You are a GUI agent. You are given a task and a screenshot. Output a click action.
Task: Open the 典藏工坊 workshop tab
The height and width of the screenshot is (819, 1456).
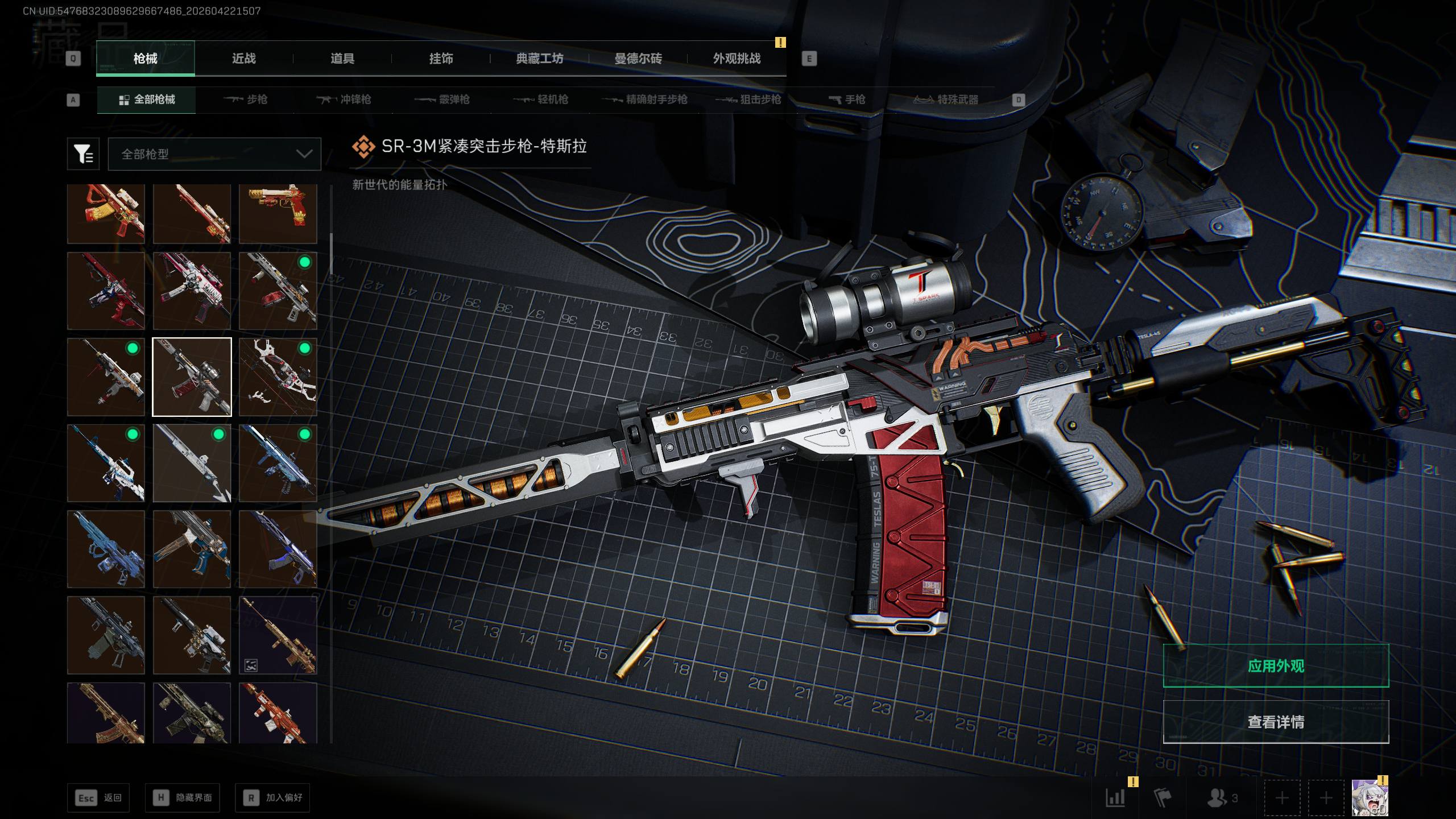coord(539,59)
